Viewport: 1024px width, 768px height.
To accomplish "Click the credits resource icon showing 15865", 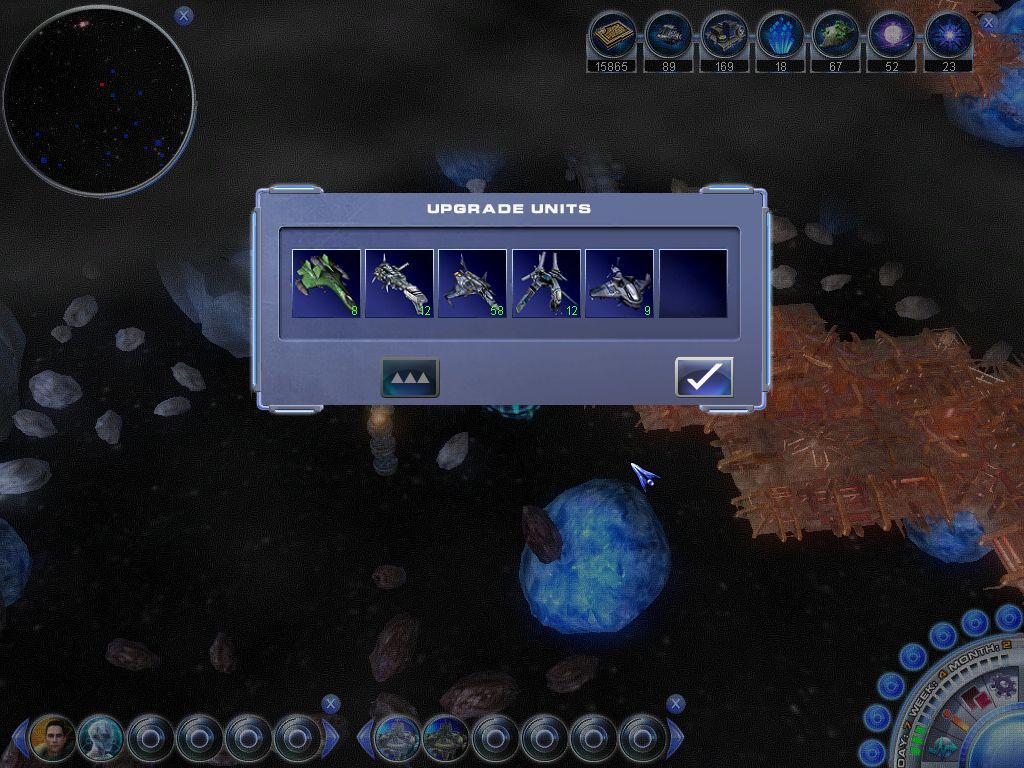I will click(x=611, y=37).
